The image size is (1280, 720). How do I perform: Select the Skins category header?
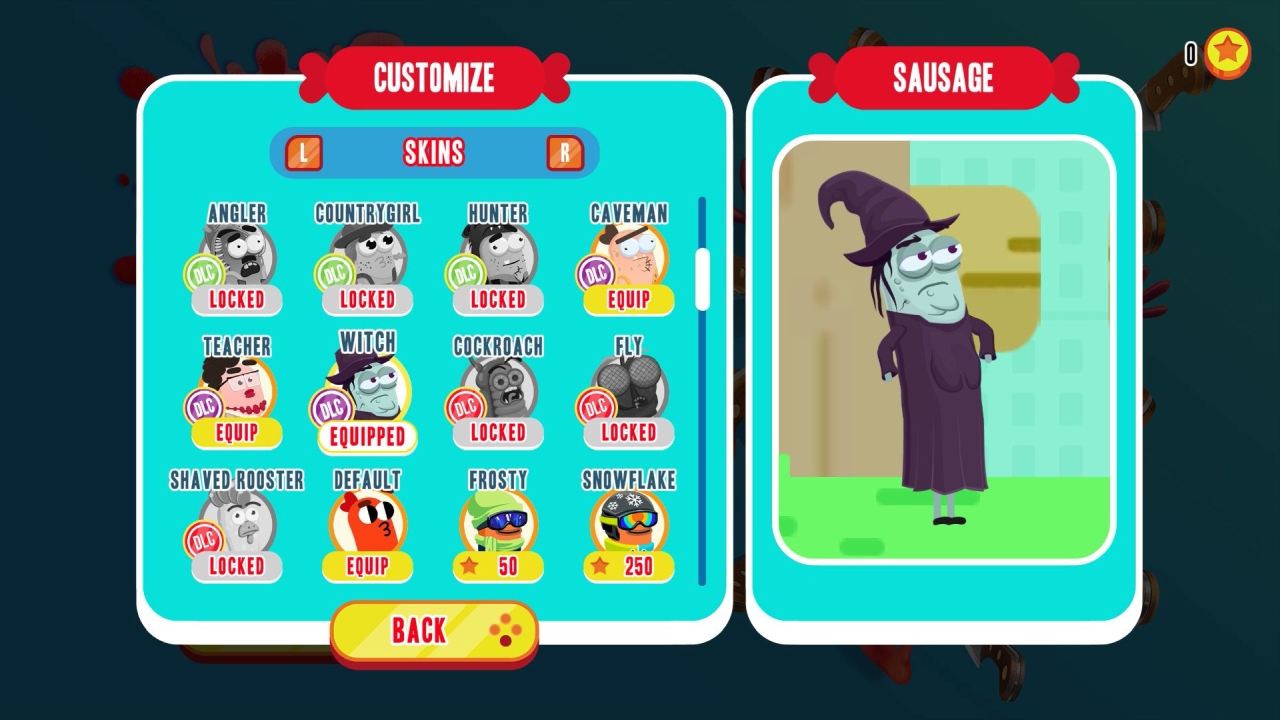click(434, 152)
